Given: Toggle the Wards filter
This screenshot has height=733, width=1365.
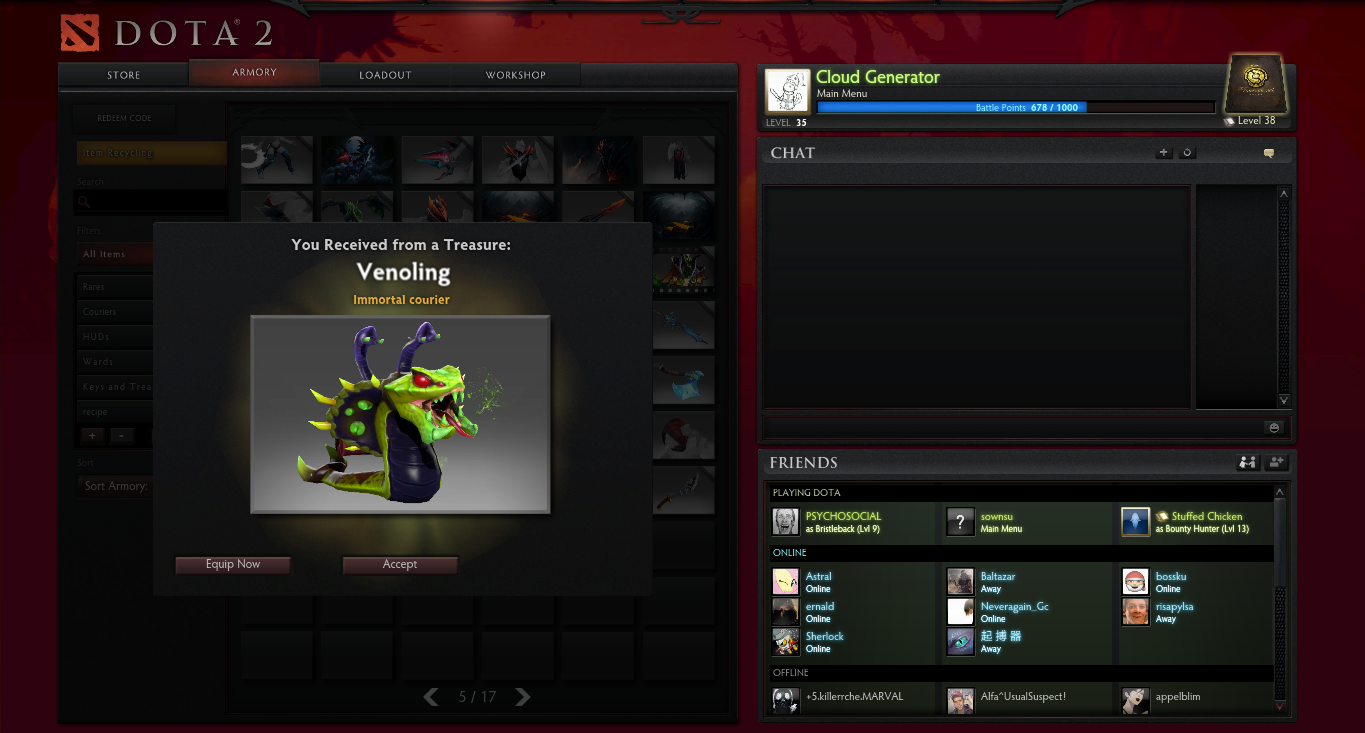Looking at the screenshot, I should [113, 361].
